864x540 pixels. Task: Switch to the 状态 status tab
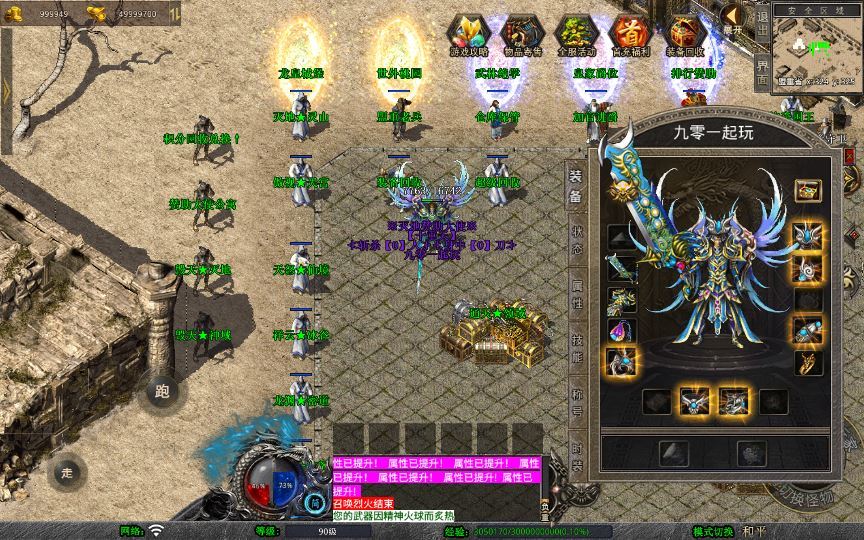pos(577,240)
